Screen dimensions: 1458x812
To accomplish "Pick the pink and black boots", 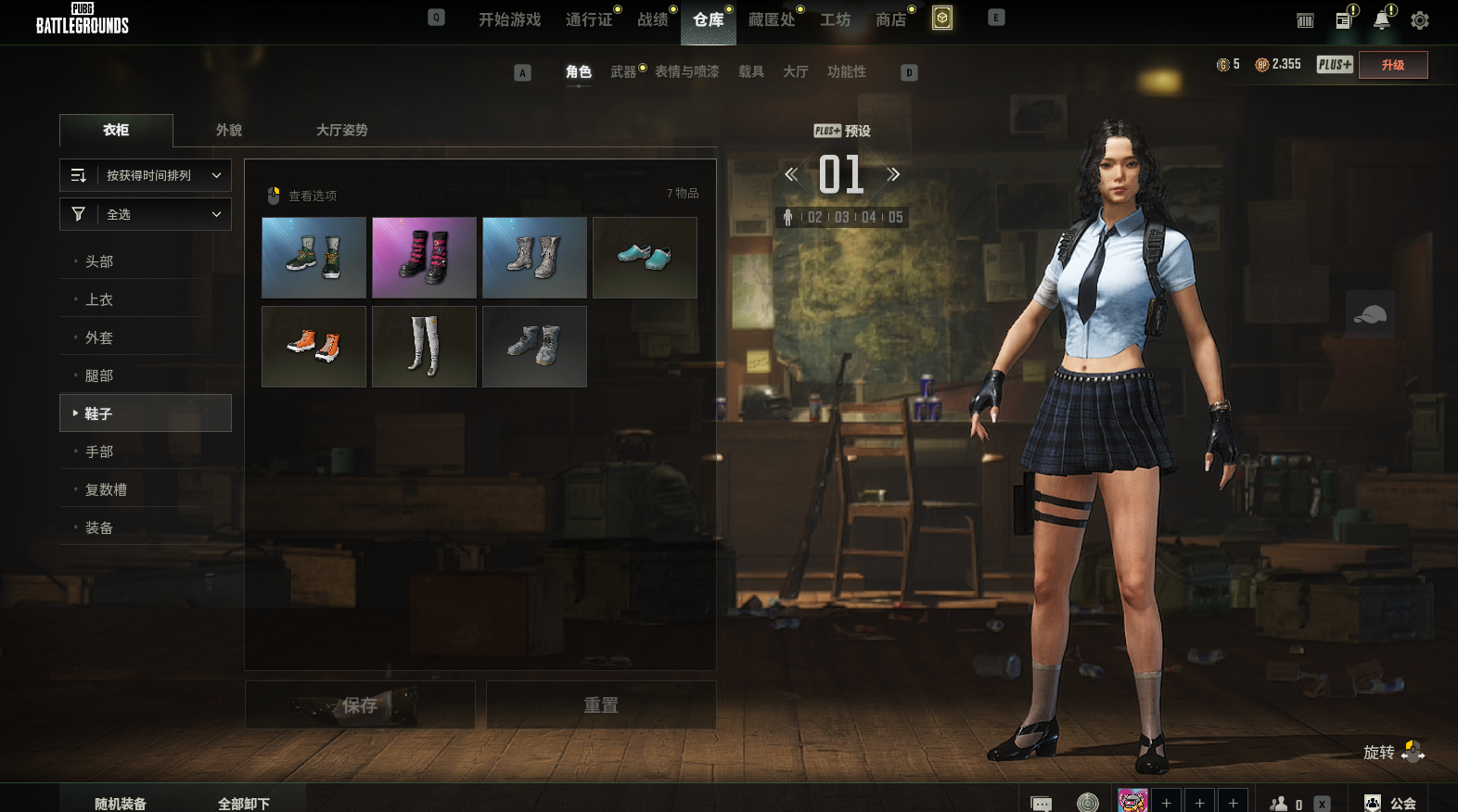I will click(424, 258).
